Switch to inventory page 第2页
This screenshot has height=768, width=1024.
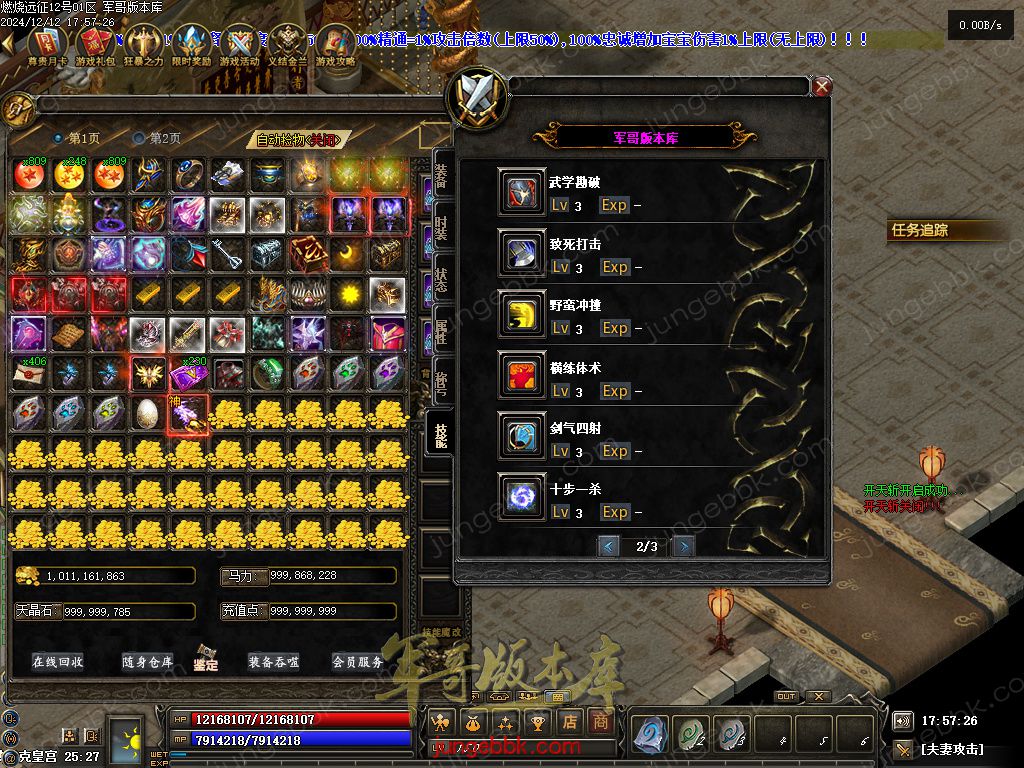click(157, 138)
